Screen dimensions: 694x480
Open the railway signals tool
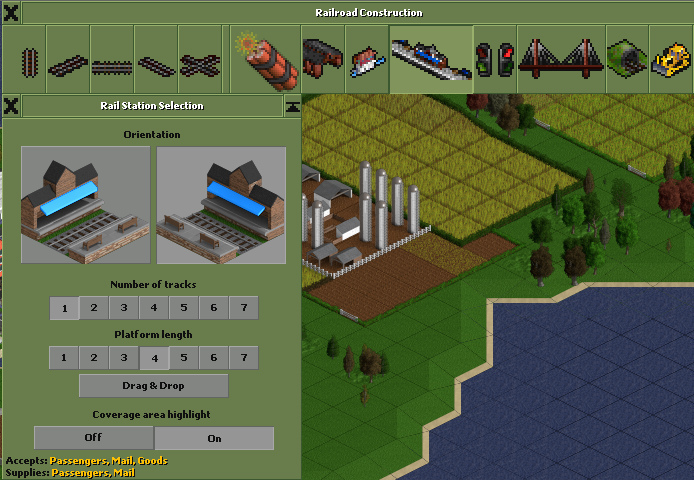[495, 60]
